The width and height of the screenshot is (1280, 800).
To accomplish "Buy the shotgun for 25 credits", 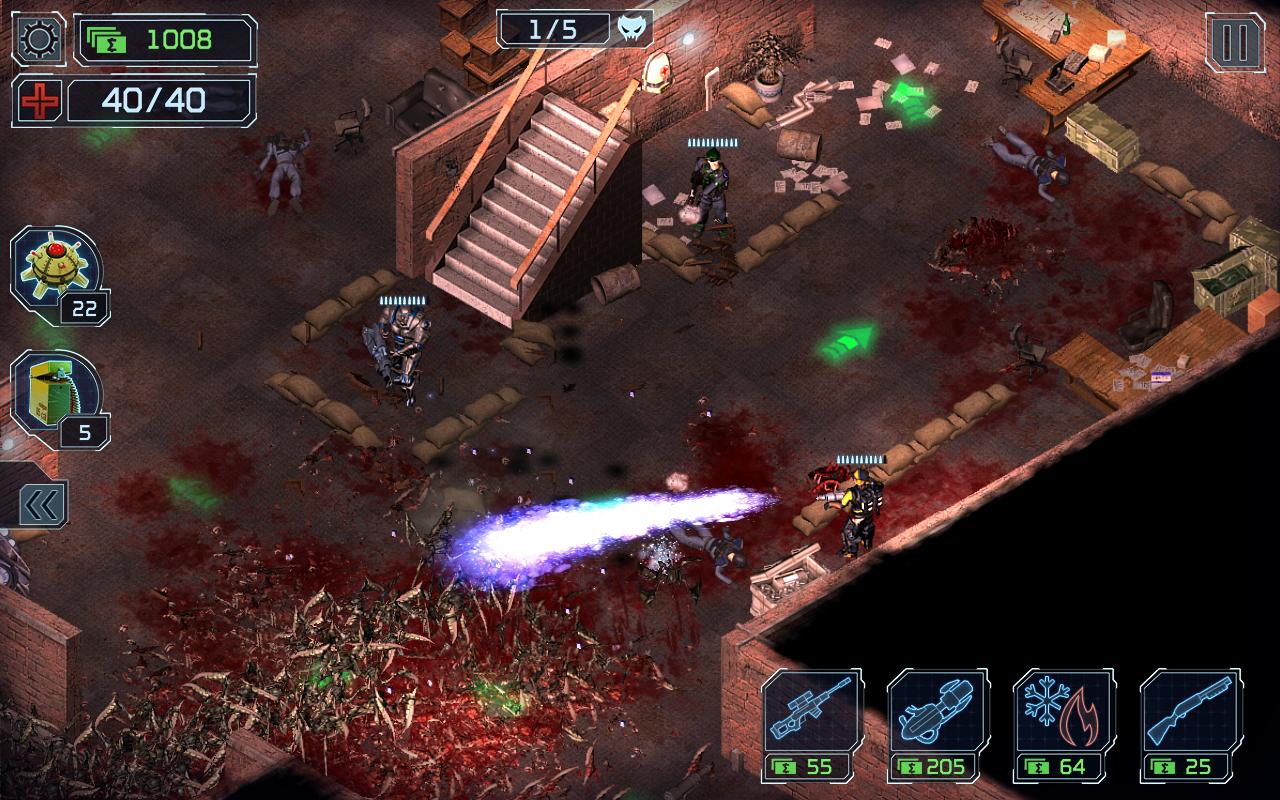I will (1190, 770).
